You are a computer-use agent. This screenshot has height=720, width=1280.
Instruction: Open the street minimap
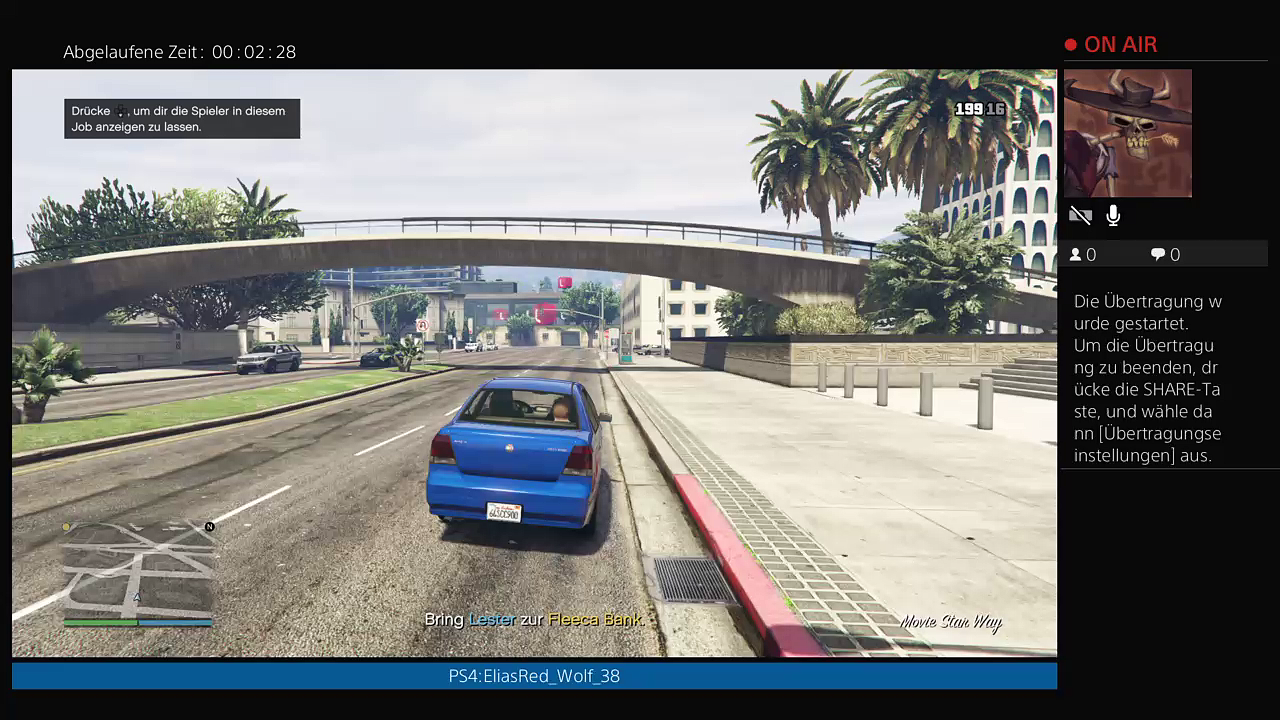(x=139, y=572)
